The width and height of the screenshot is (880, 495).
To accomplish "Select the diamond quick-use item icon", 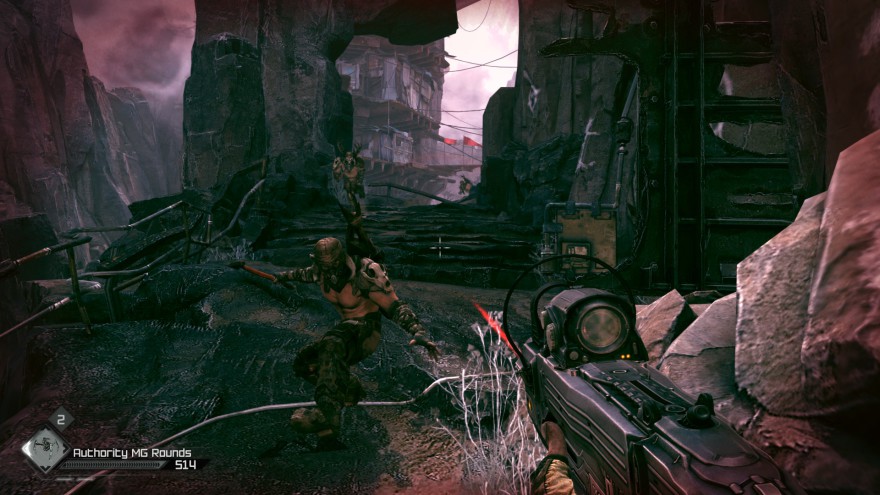I will [44, 451].
